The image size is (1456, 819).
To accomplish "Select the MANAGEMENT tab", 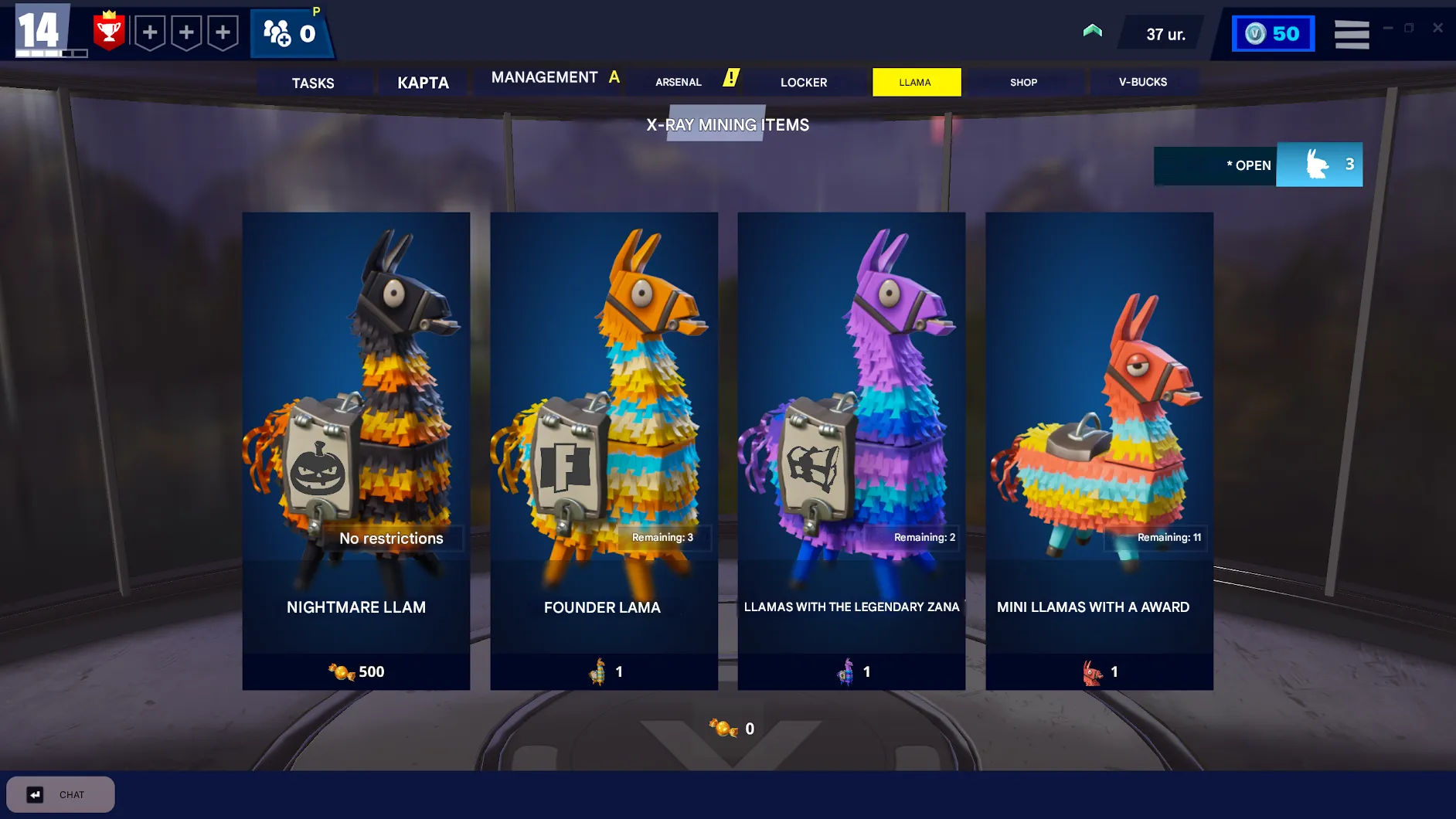I will click(x=546, y=77).
